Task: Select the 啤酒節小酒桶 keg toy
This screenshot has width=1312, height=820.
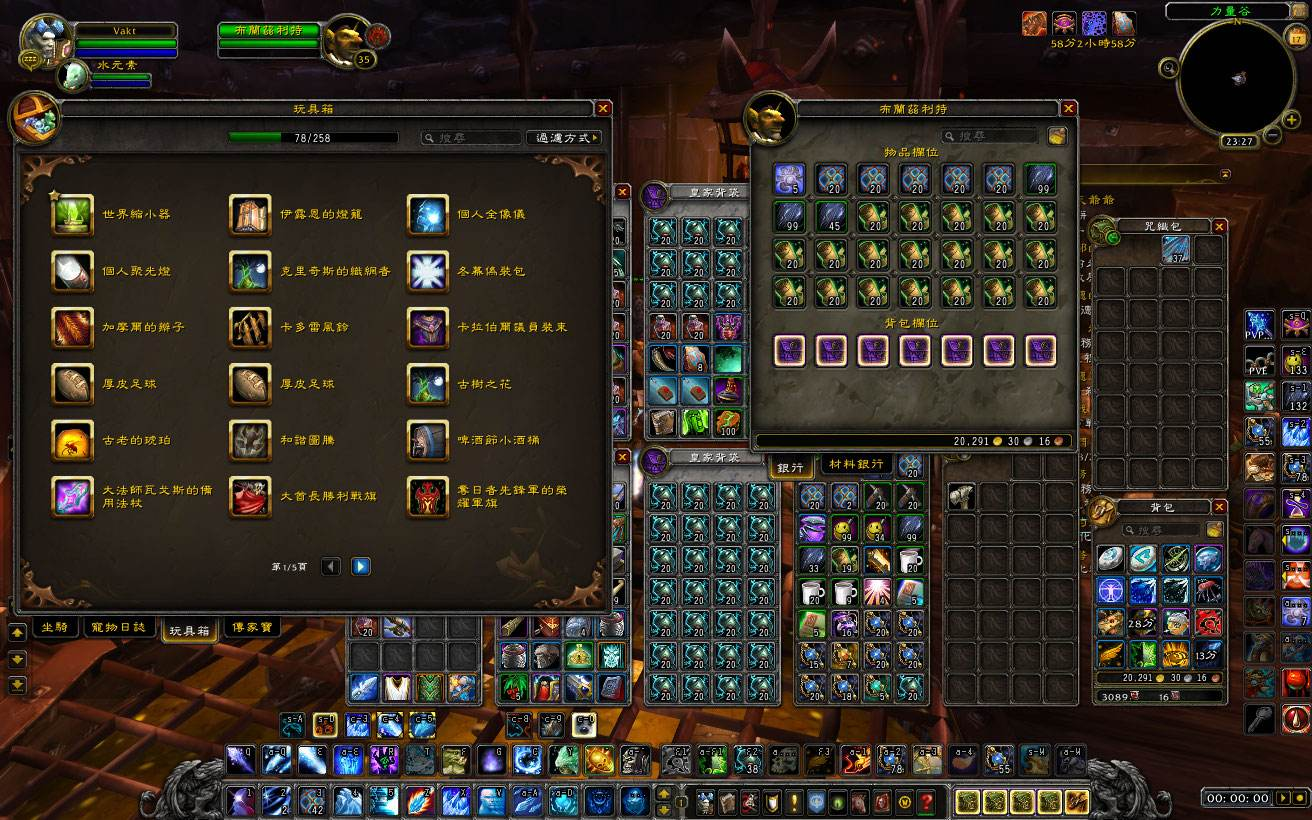Action: (427, 440)
